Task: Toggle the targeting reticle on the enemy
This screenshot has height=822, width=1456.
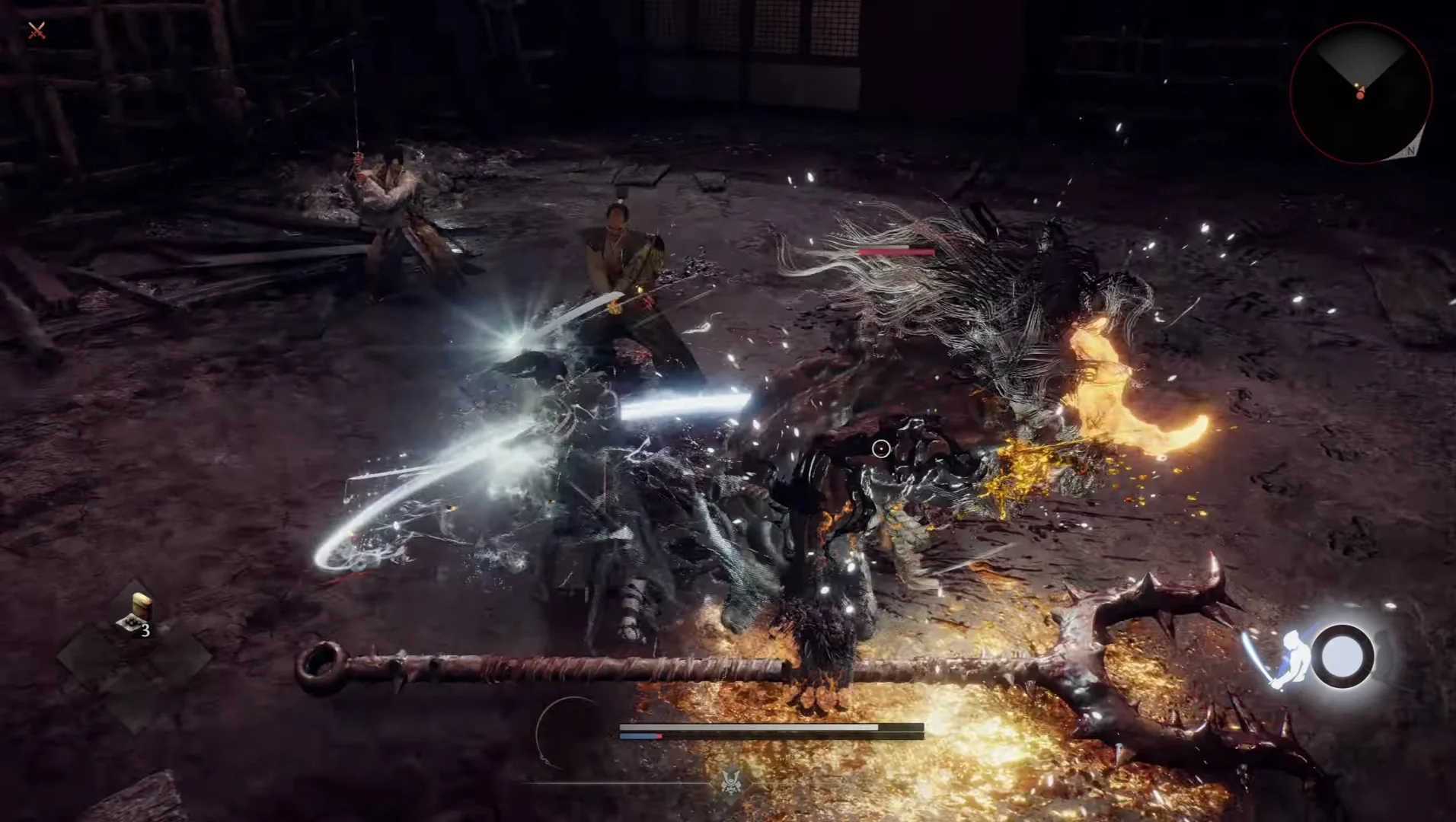Action: coord(880,449)
